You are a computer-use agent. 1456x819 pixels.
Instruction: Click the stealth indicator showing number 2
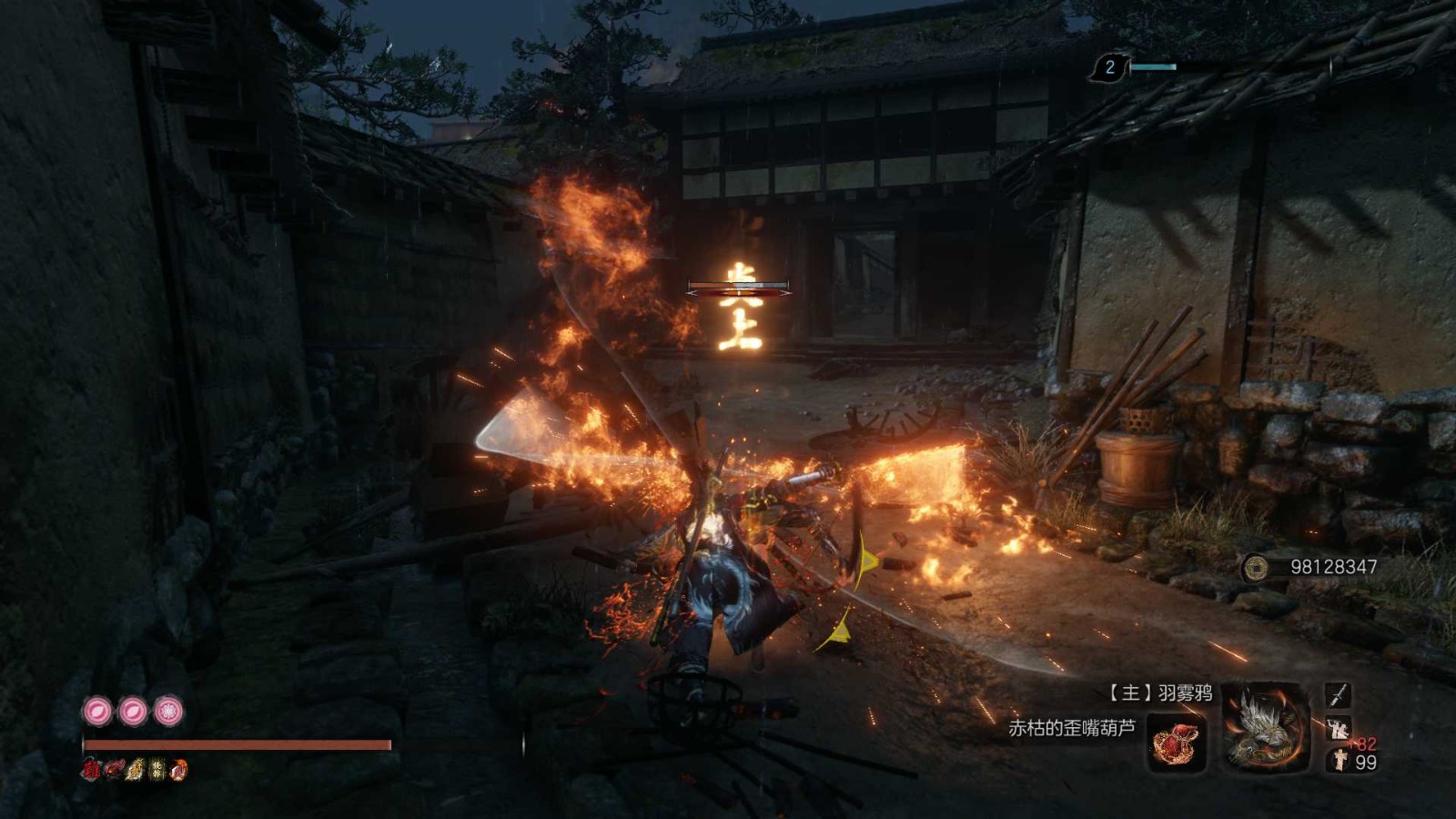(x=1109, y=67)
